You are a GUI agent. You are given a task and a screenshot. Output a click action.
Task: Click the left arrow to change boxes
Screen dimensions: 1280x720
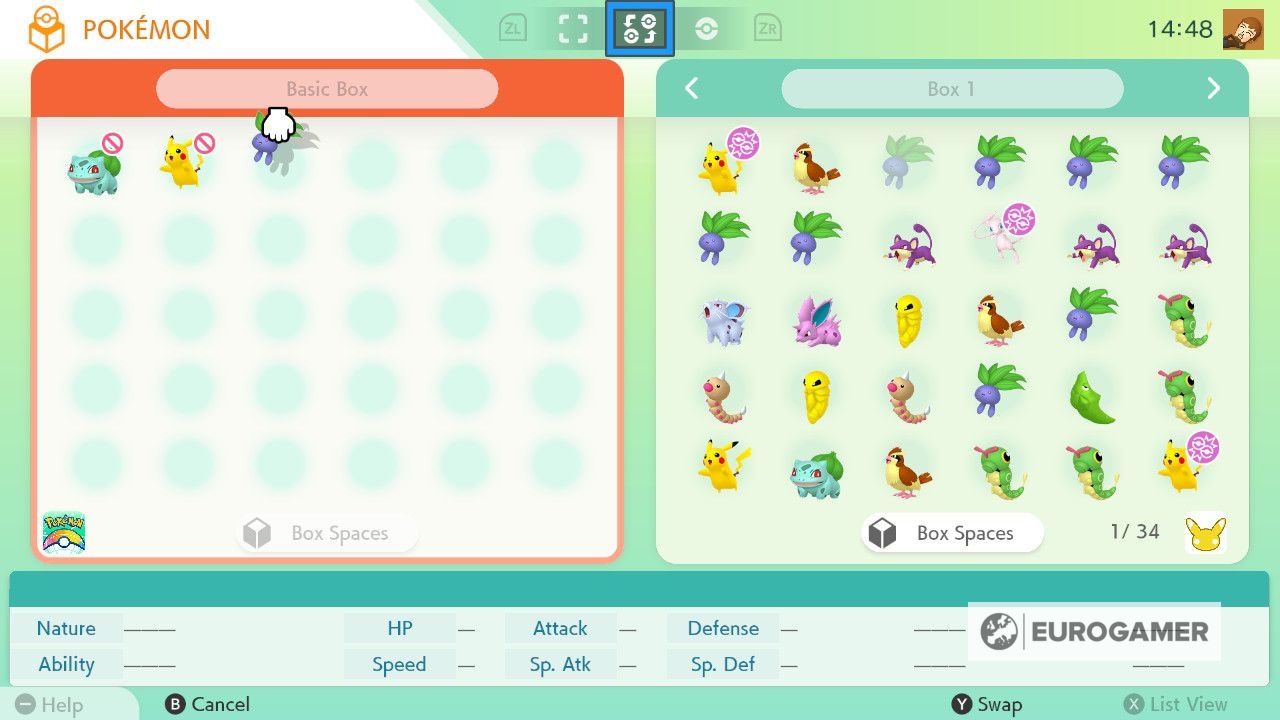[691, 88]
